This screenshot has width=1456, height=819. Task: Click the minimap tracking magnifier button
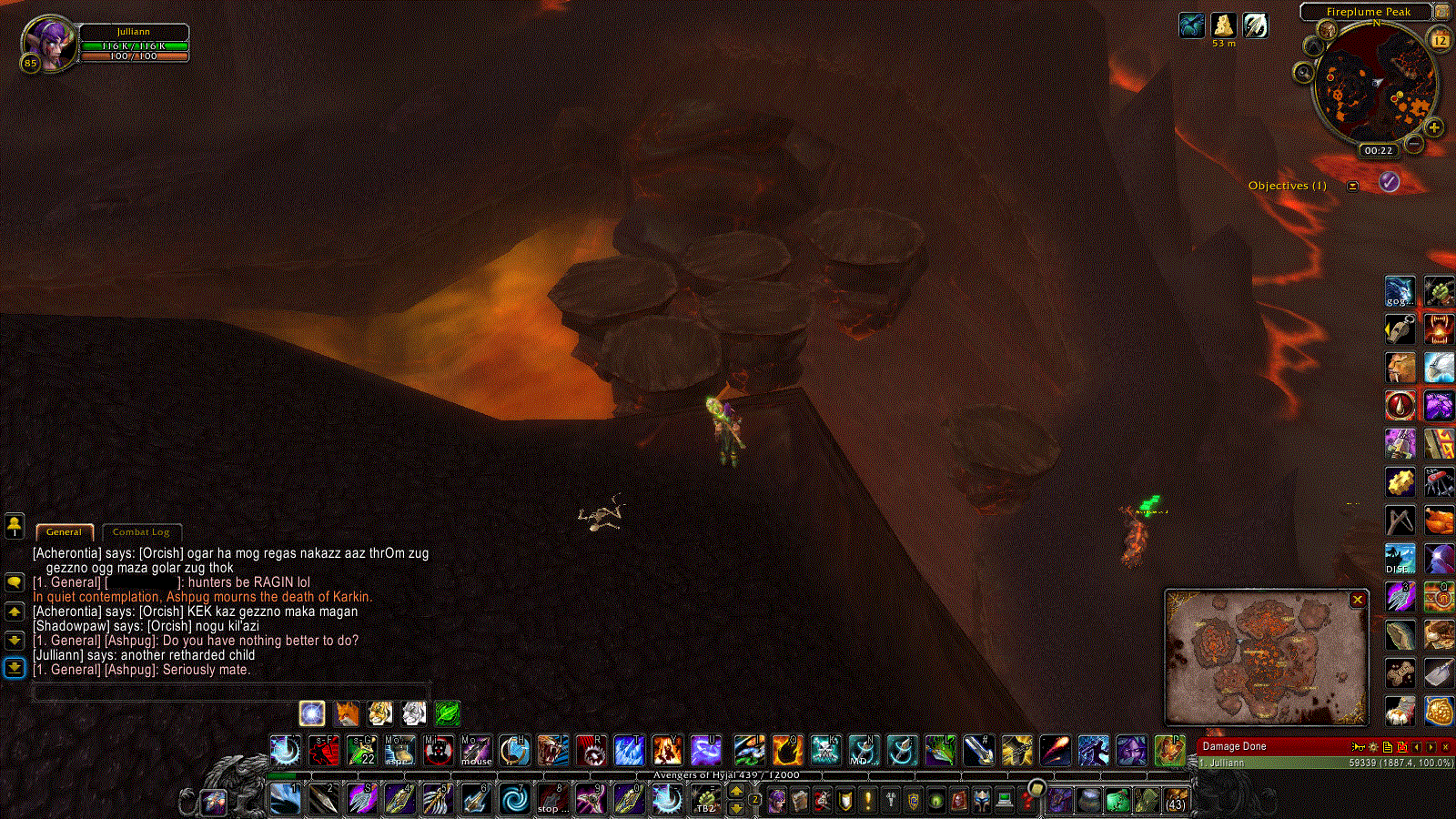coord(1304,72)
